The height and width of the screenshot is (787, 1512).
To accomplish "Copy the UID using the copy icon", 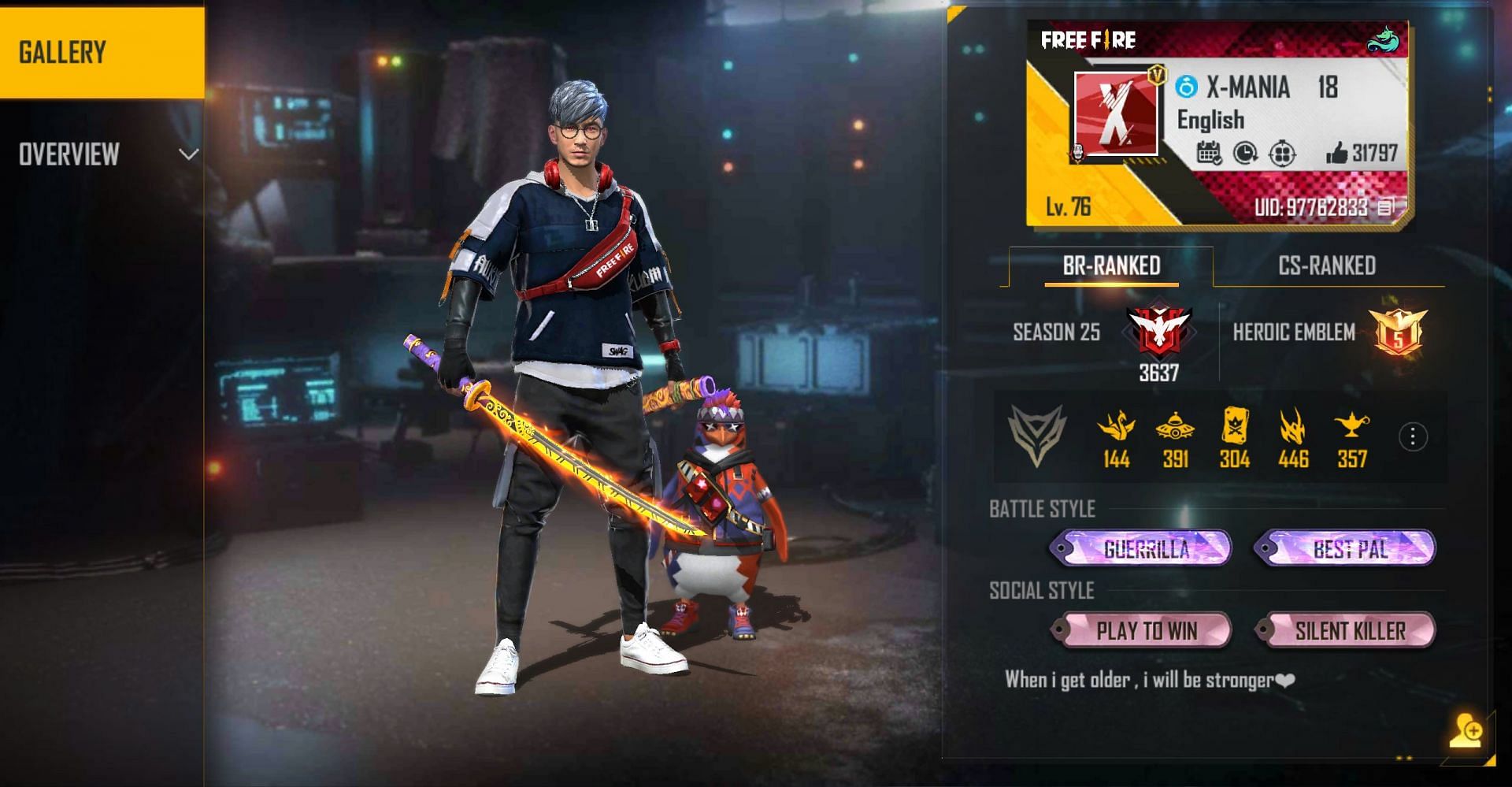I will point(1387,206).
